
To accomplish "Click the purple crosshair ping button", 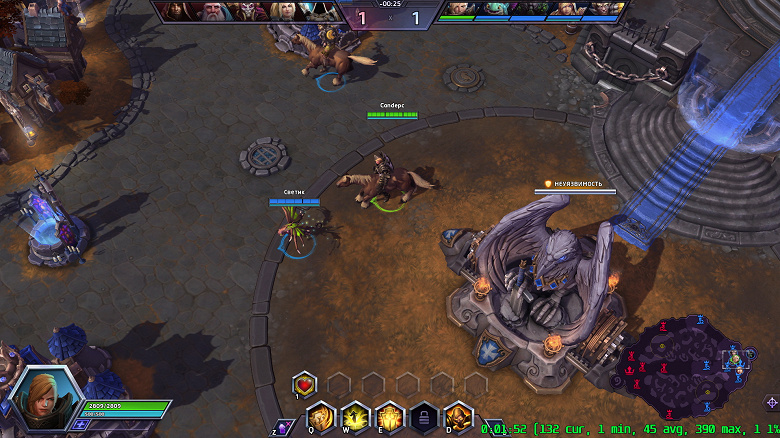I will (771, 402).
